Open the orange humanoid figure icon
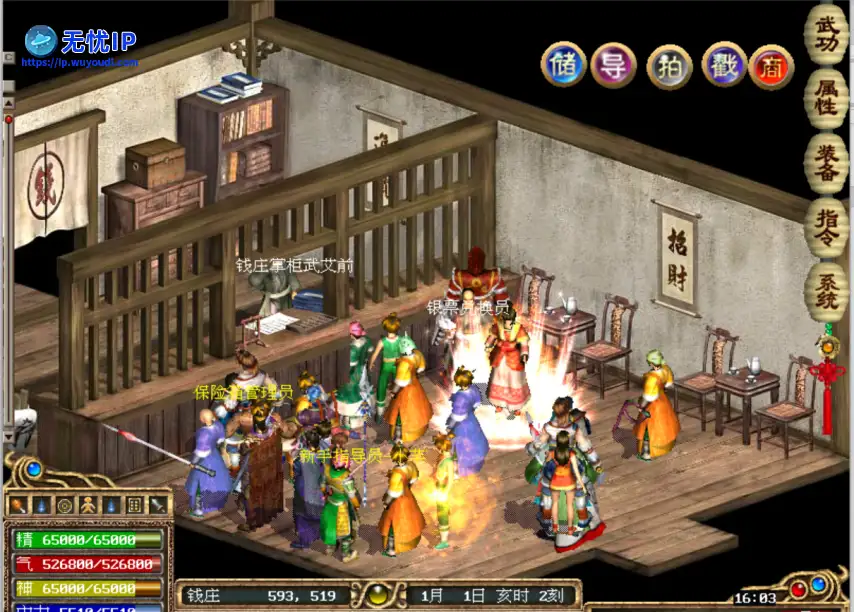 [x=88, y=506]
